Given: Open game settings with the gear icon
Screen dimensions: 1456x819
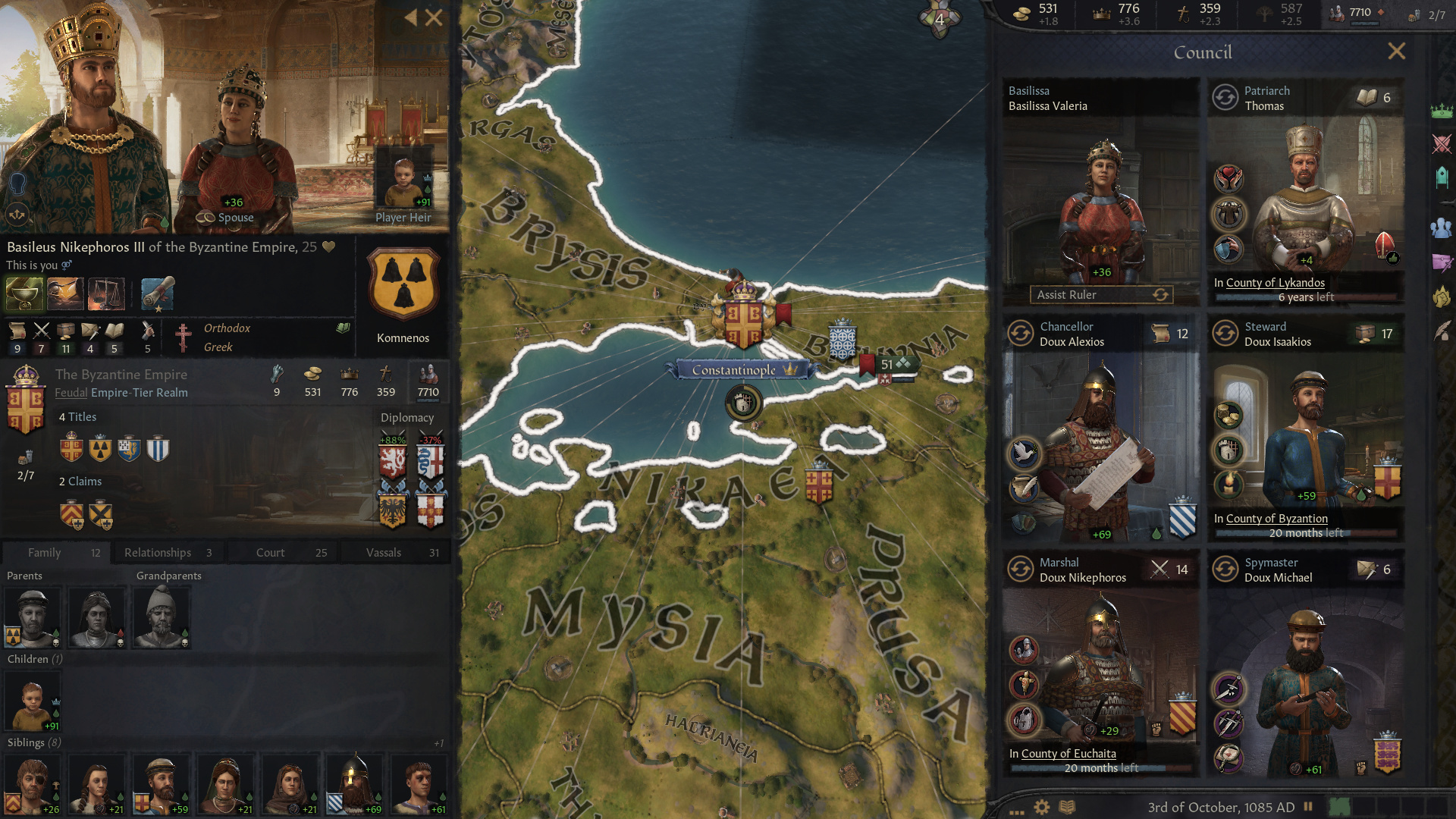Looking at the screenshot, I should [1041, 807].
